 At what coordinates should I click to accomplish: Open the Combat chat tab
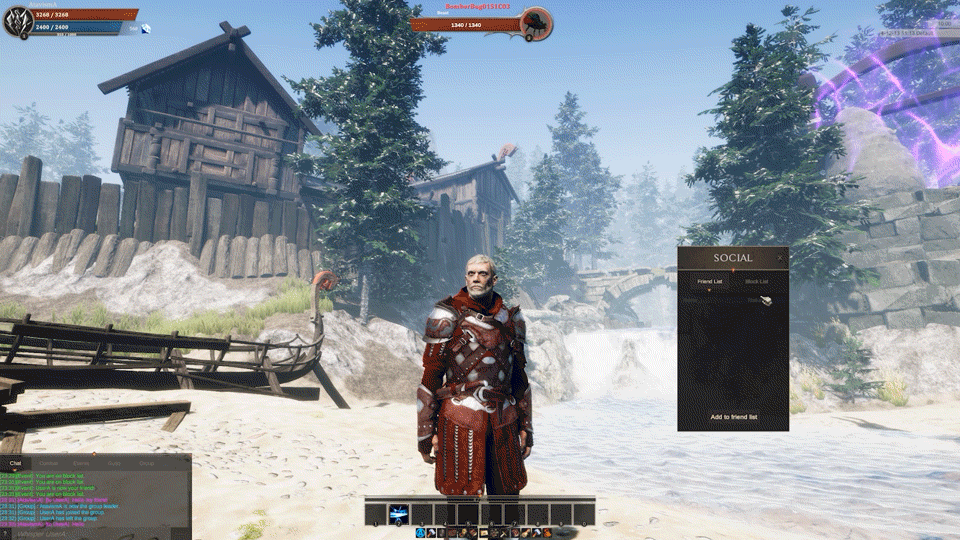[48, 464]
